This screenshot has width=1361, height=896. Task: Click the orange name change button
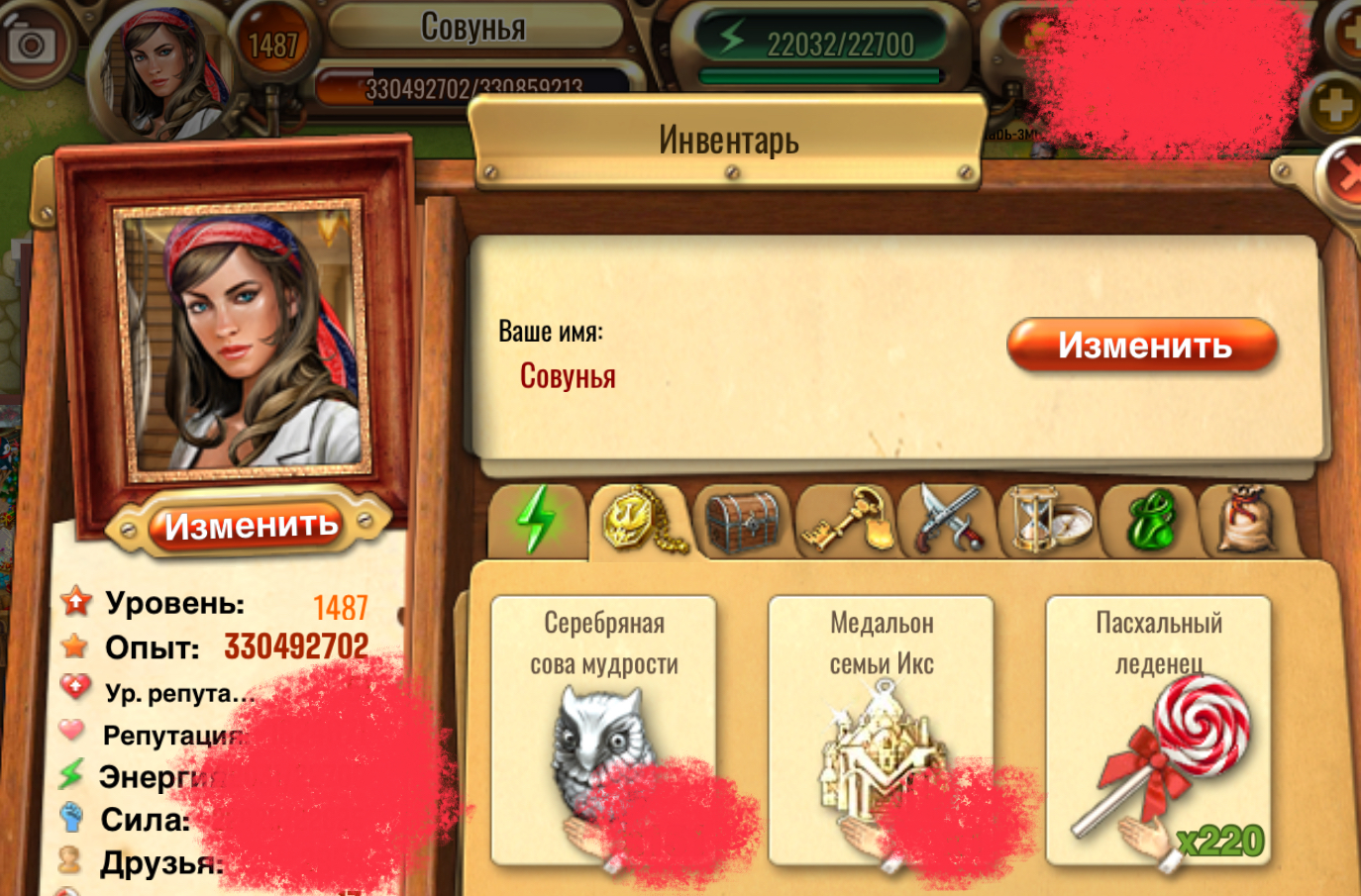coord(1142,345)
